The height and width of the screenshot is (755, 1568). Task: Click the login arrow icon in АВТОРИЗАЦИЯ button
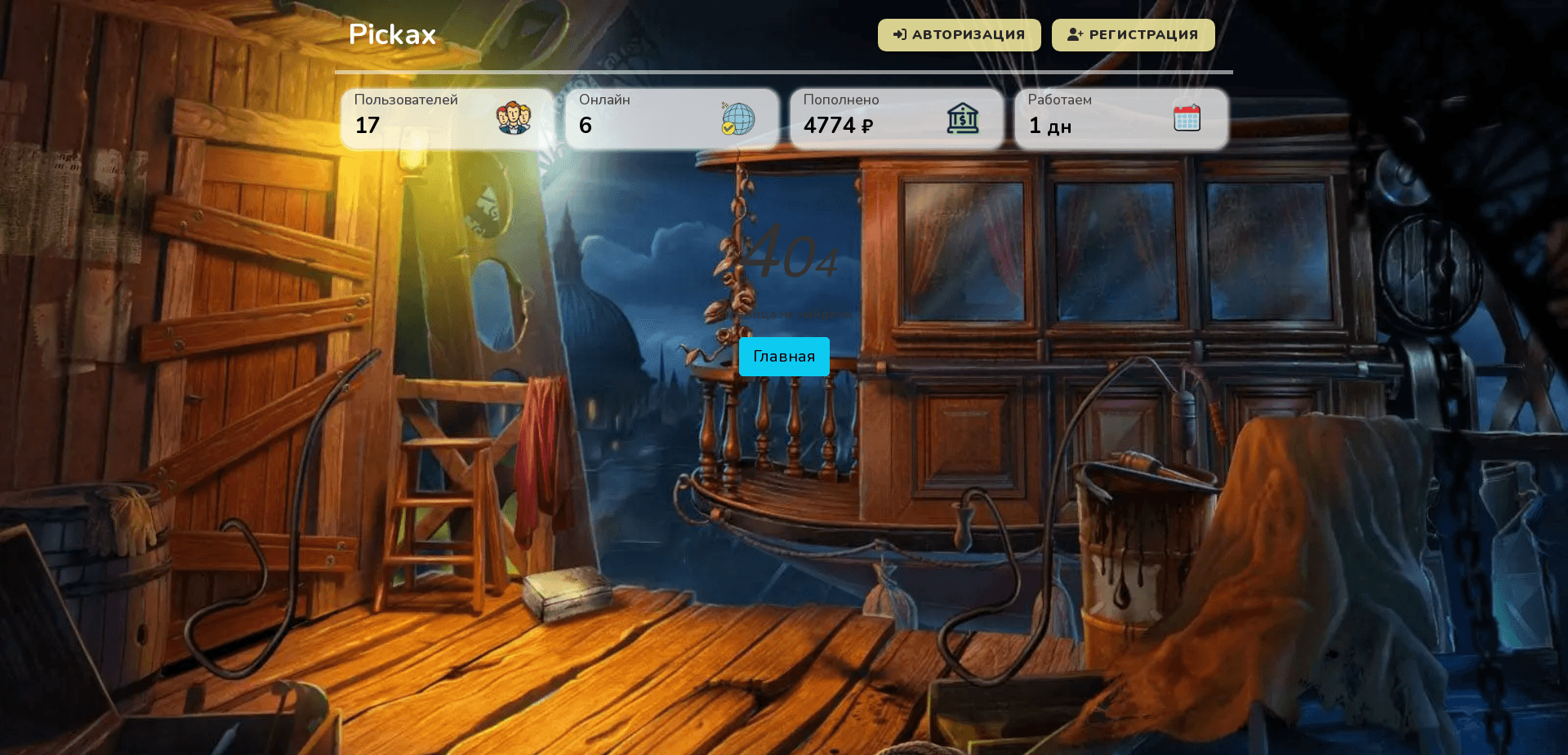[901, 34]
